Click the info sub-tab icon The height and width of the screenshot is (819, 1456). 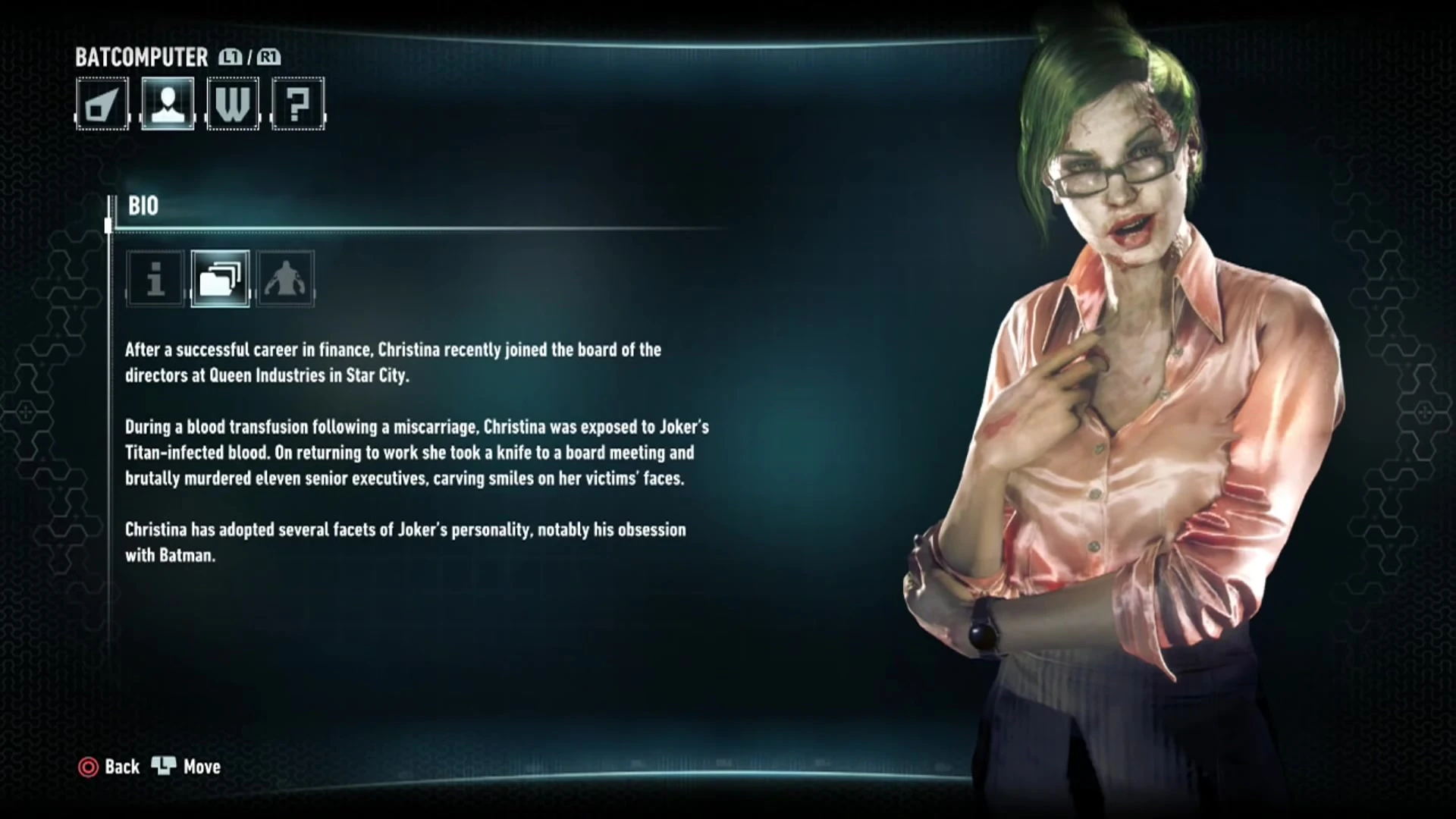tap(155, 279)
